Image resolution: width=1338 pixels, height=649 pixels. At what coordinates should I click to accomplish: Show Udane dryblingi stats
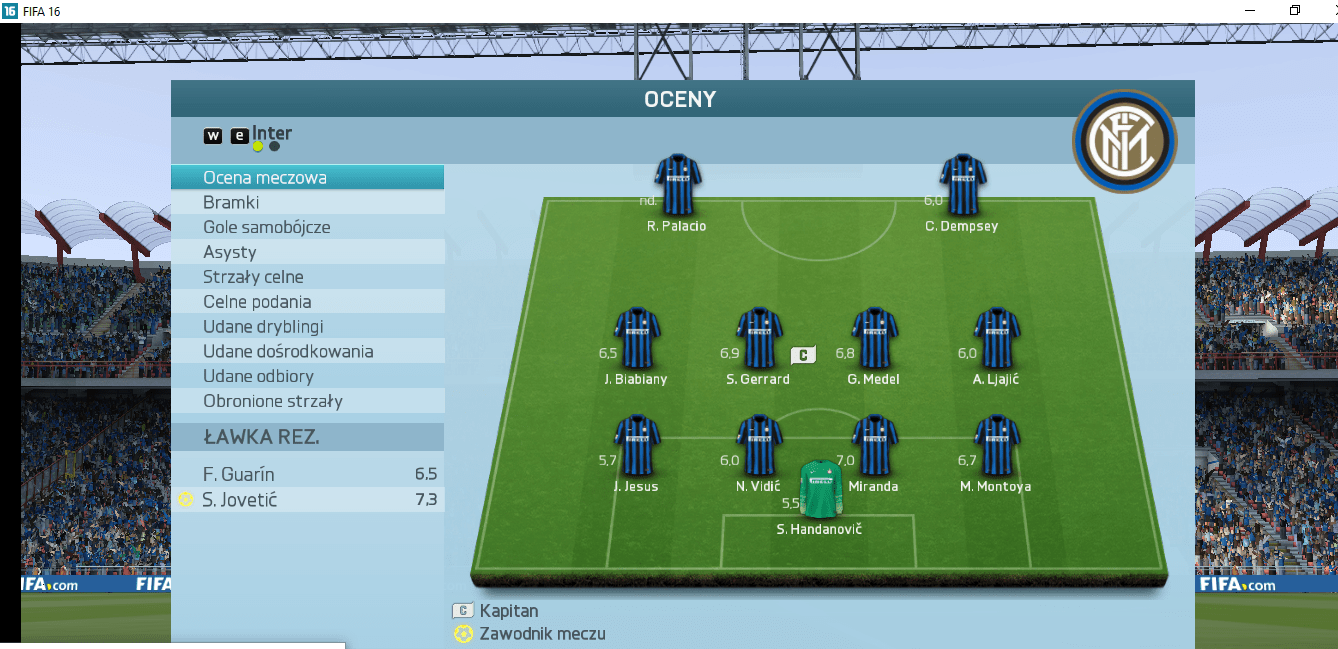(x=307, y=327)
